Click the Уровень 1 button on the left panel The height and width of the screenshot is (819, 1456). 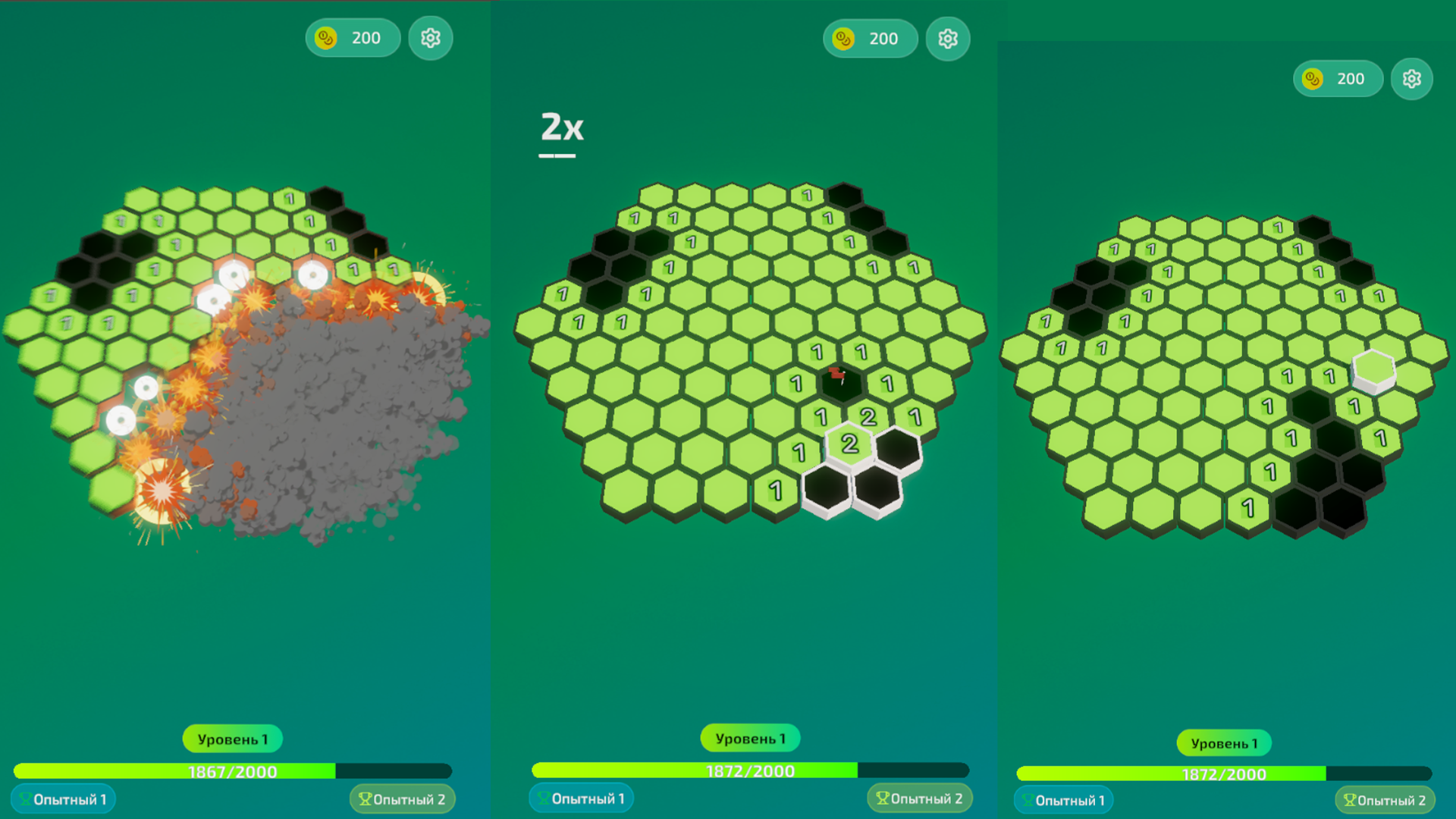(231, 738)
